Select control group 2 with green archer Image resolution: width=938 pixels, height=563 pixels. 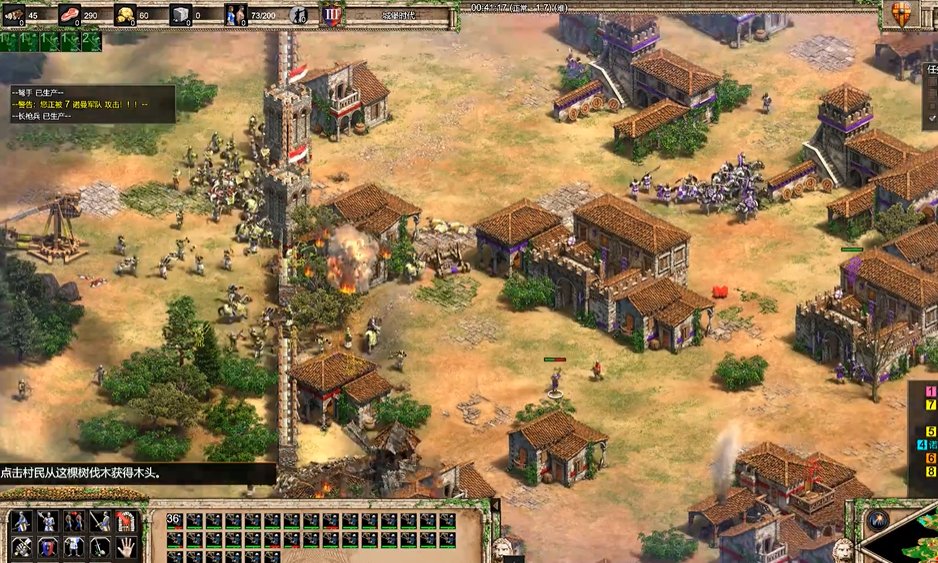(90, 41)
